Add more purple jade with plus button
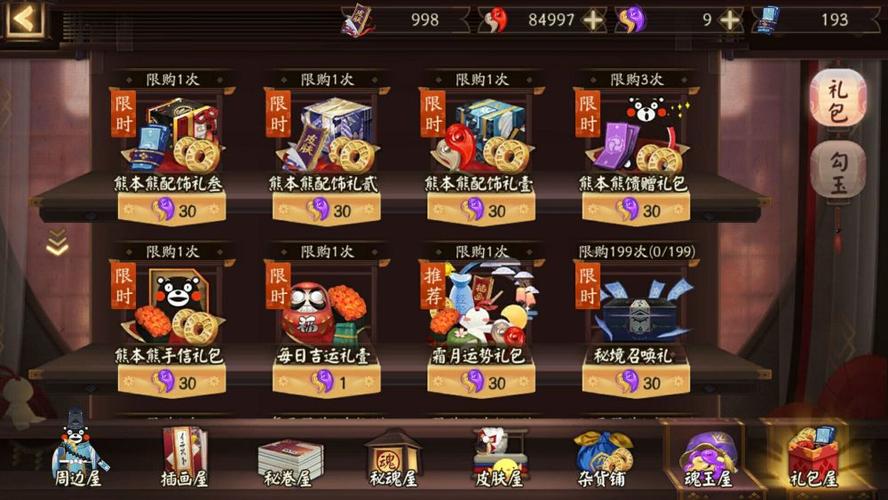888x500 pixels. [731, 20]
